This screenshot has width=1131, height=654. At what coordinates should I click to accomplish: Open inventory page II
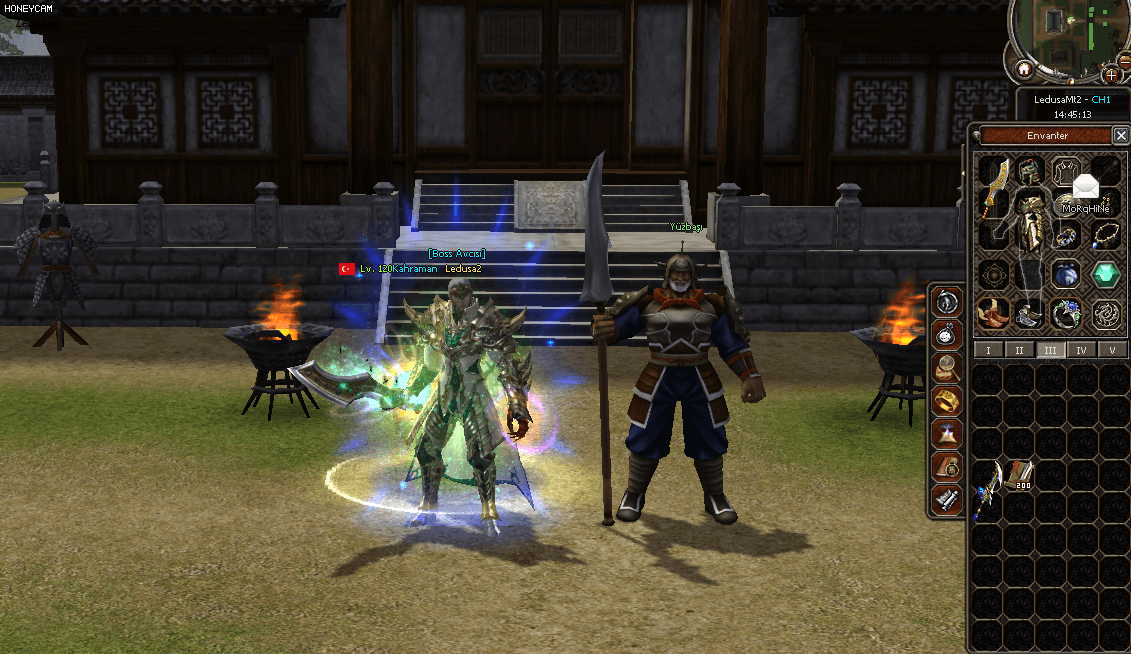click(1019, 350)
